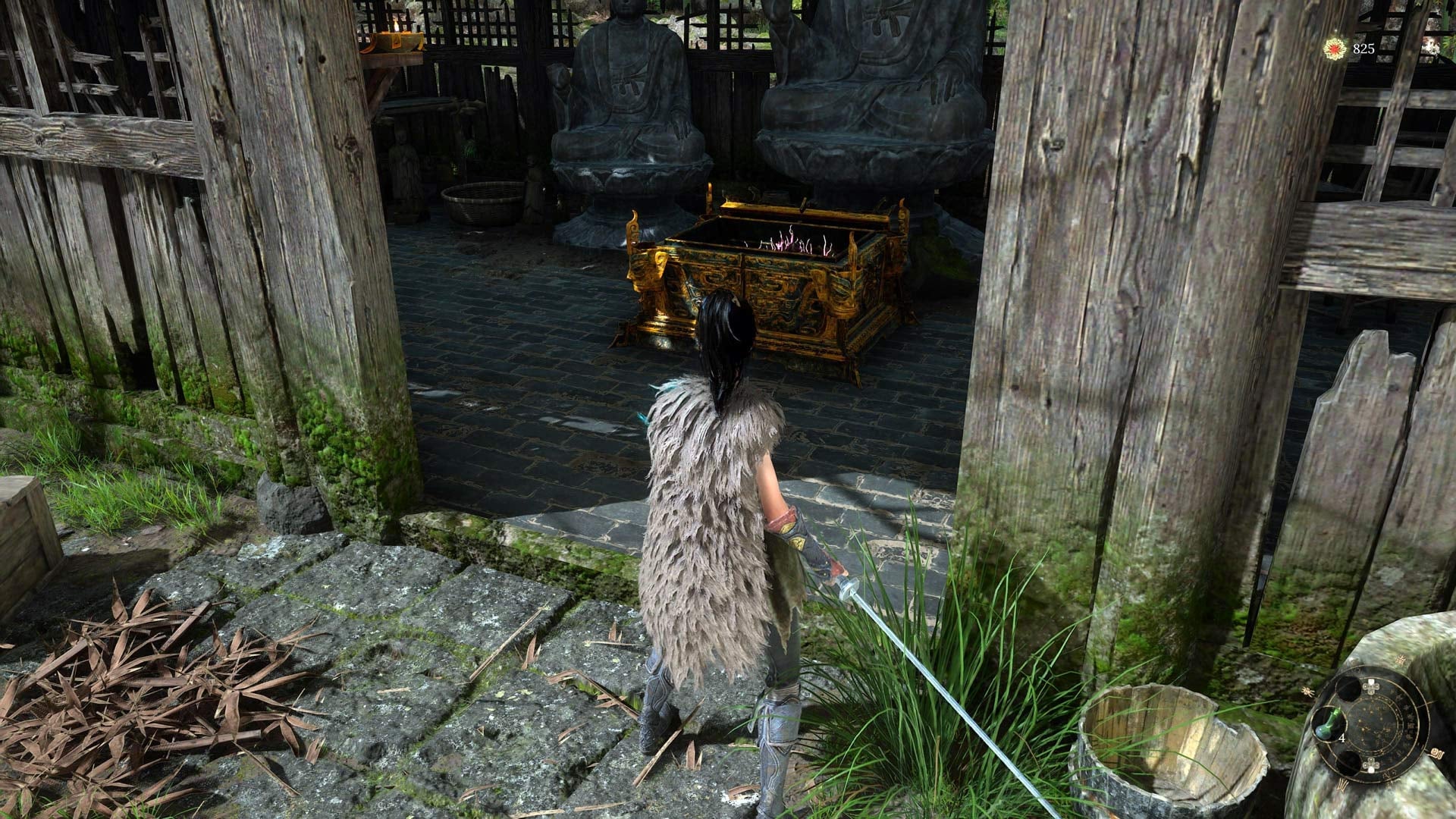The image size is (1456, 819).
Task: Click the flask quantity number 4
Action: (x=1341, y=737)
